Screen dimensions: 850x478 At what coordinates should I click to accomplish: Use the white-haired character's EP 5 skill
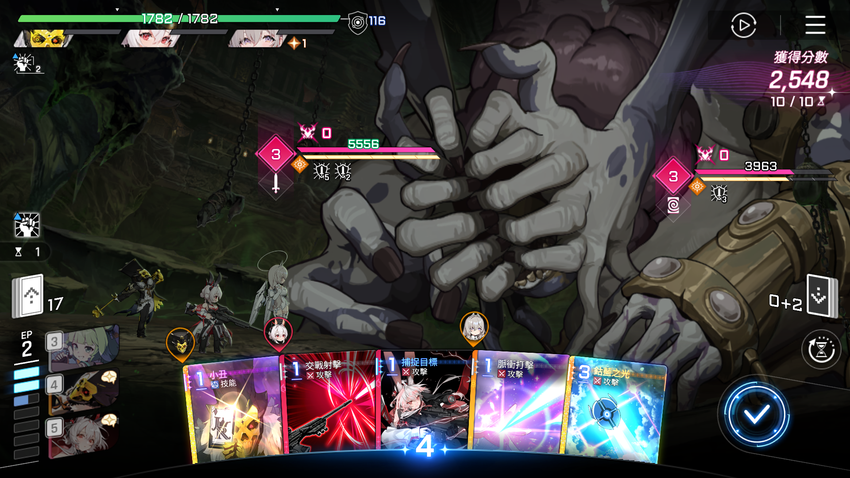point(83,433)
